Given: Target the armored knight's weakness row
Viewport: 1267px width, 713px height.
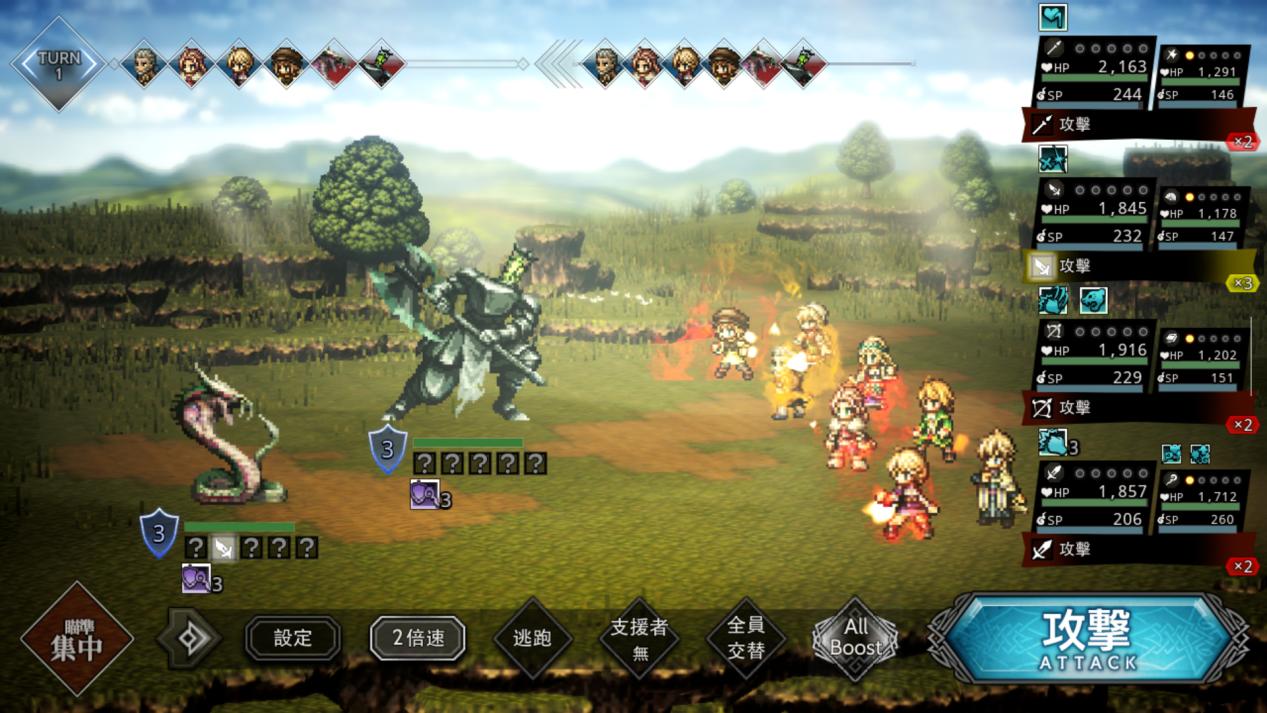Looking at the screenshot, I should (480, 463).
